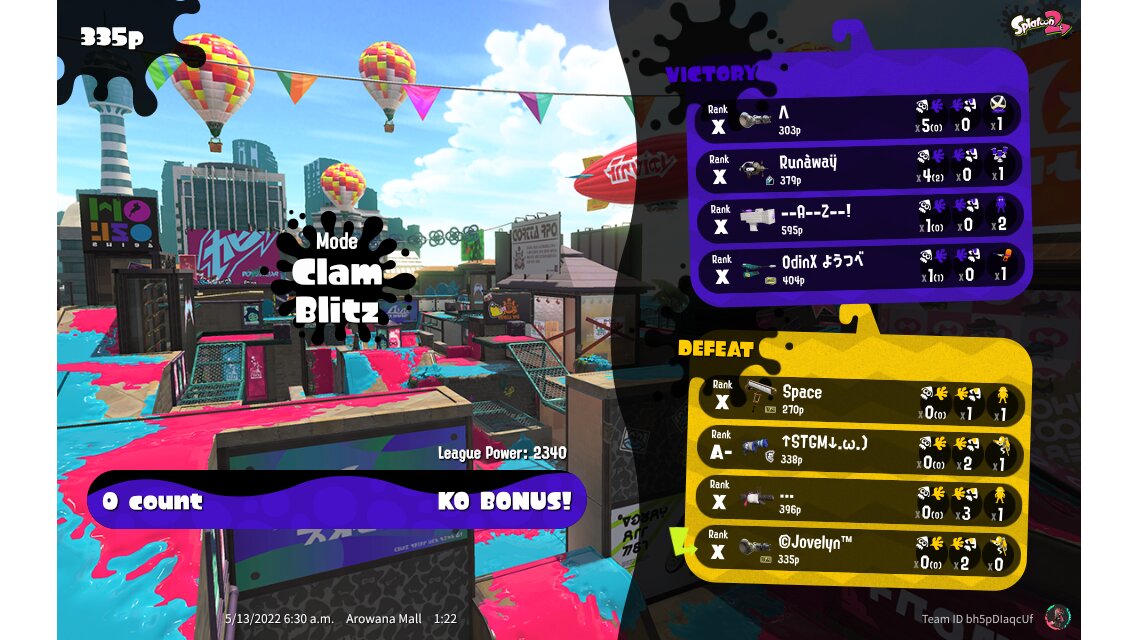Image resolution: width=1138 pixels, height=640 pixels.
Task: Select the player row named Runàwaÿ
Action: [x=858, y=169]
